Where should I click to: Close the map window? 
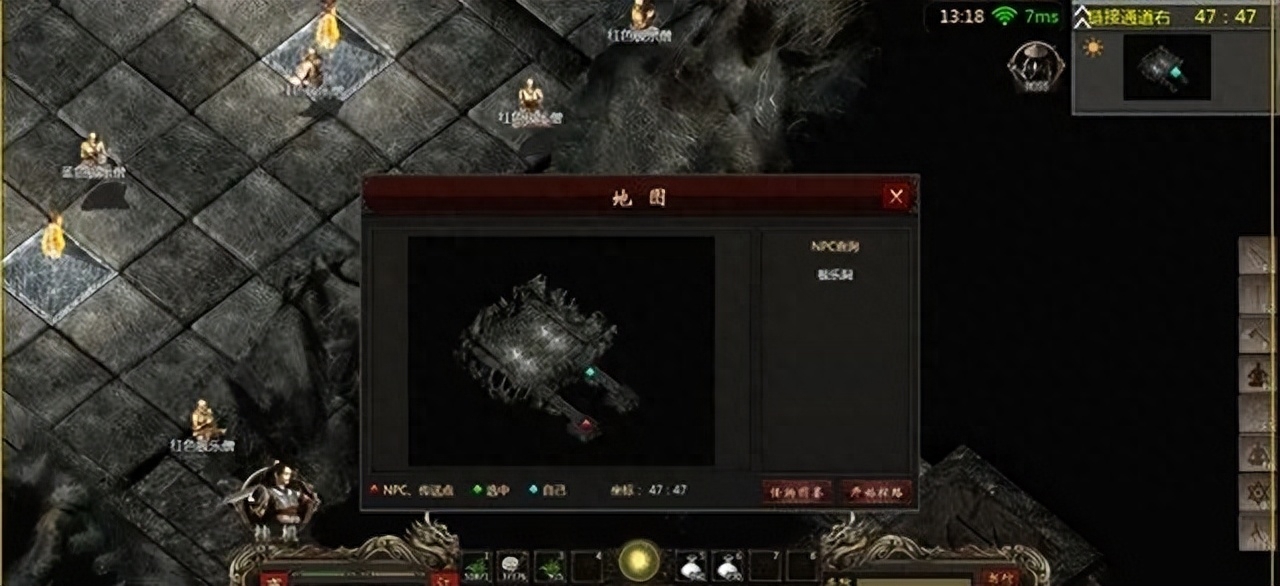(896, 197)
